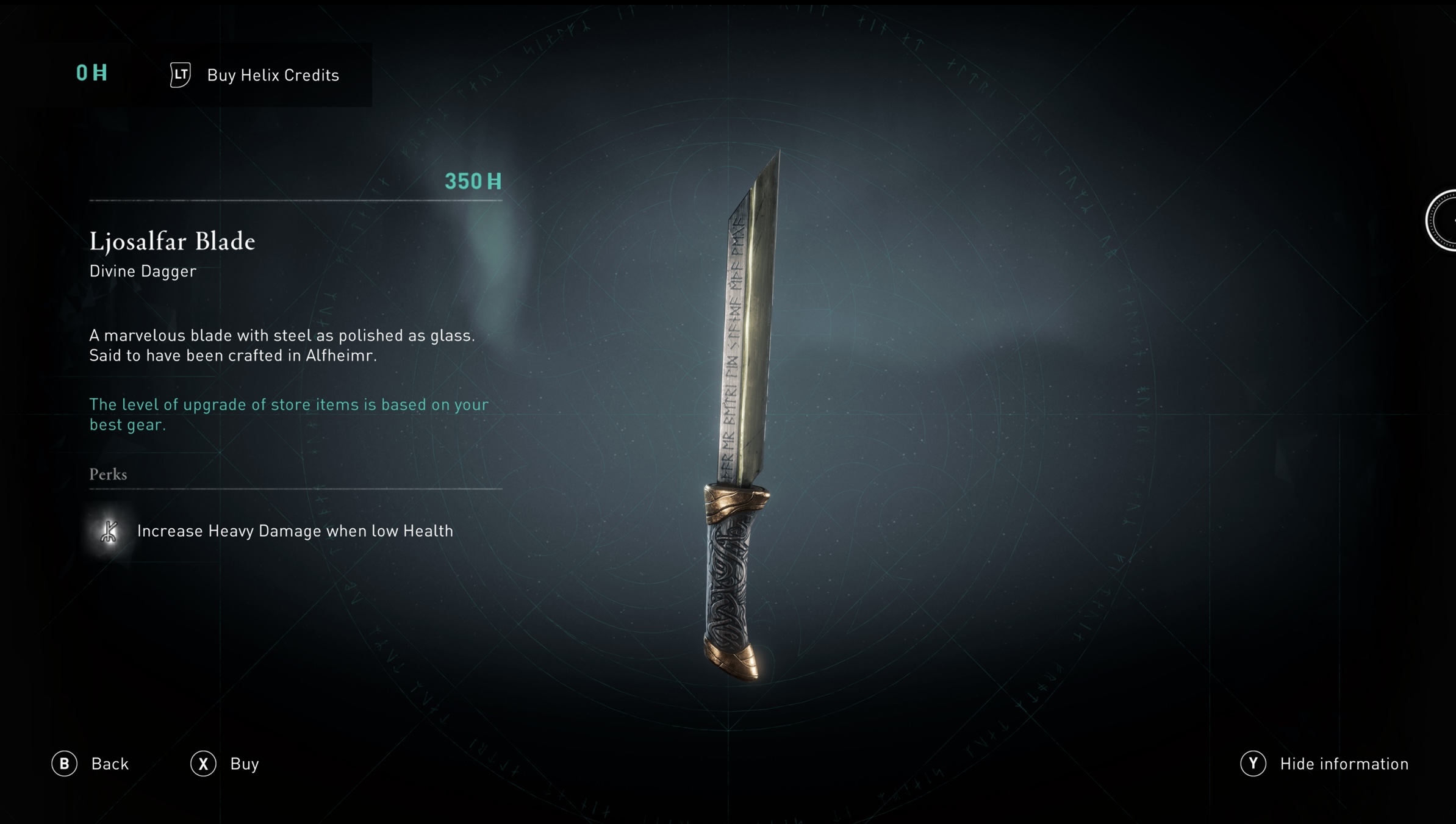The width and height of the screenshot is (1456, 824).
Task: Select Back to leave the item view
Action: 109,764
